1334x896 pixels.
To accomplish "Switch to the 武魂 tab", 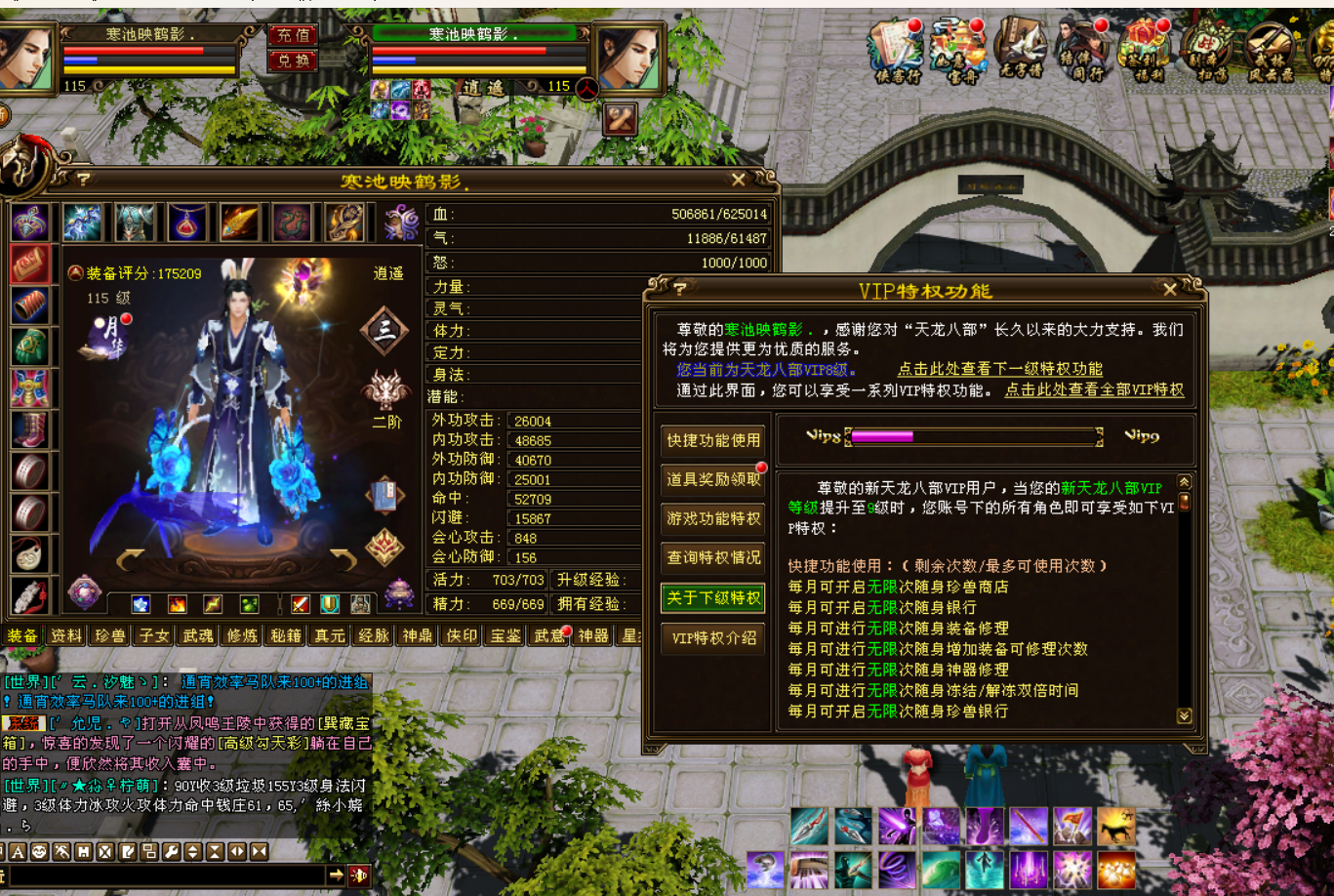I will (x=198, y=635).
